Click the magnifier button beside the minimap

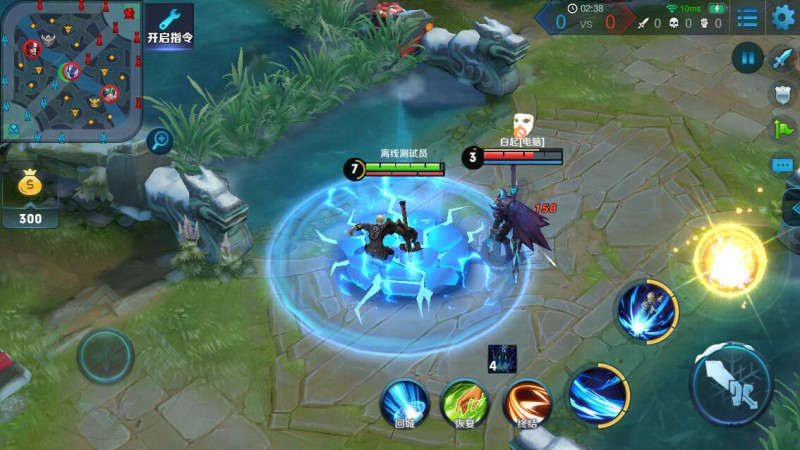(x=159, y=141)
